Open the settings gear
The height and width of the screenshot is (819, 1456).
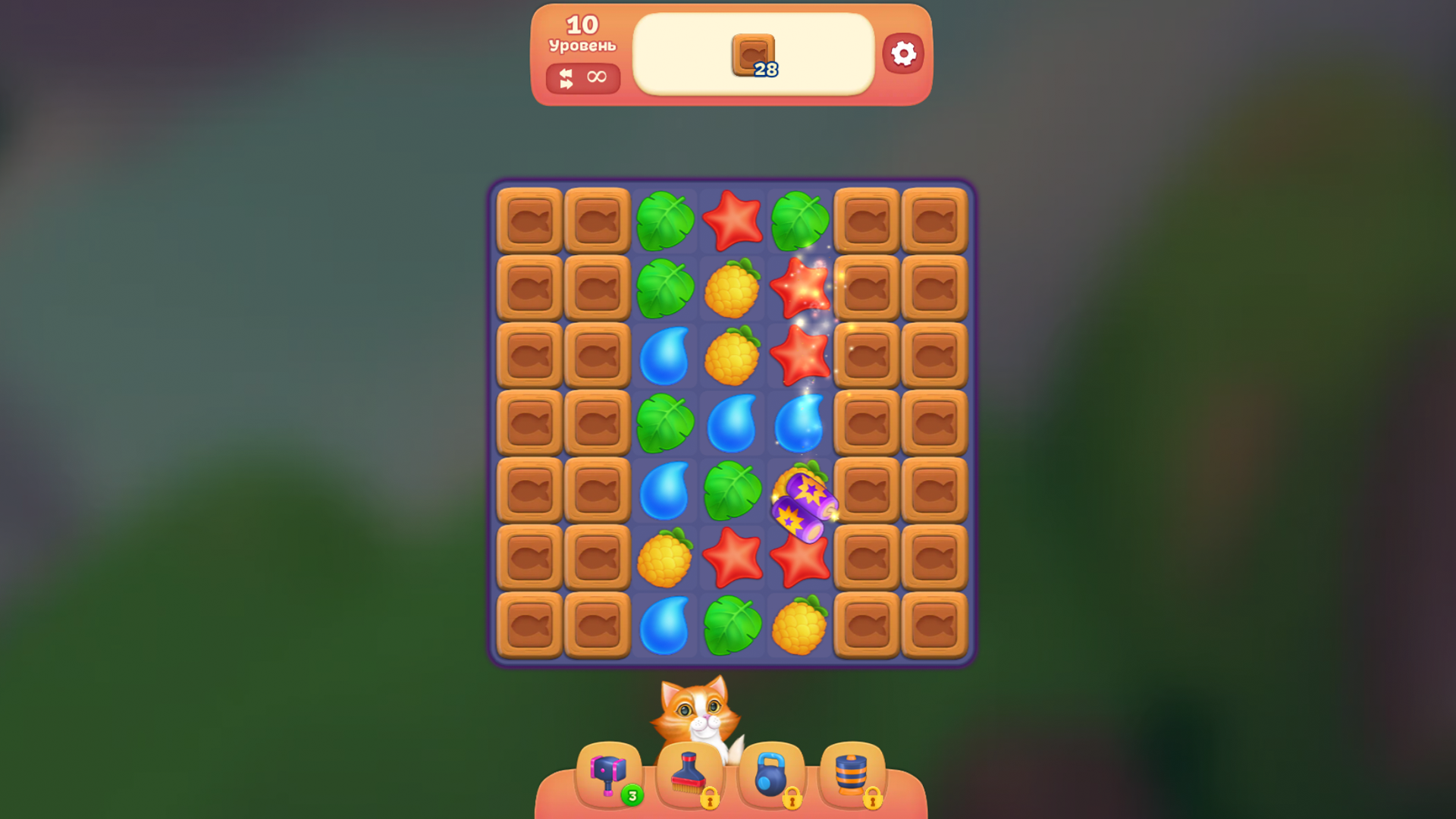point(902,53)
